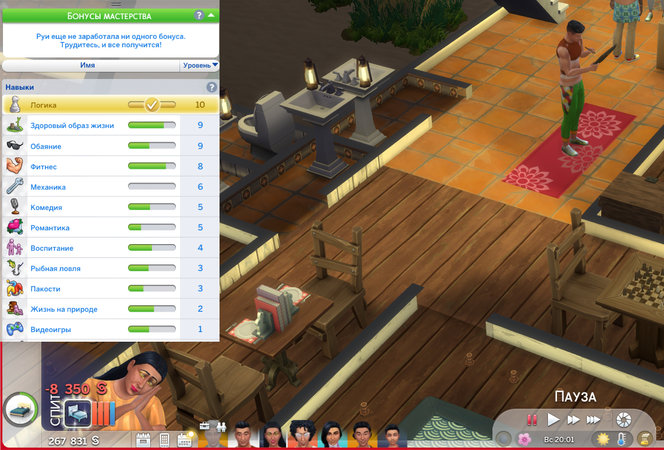
Task: Sort the skills list by Имя
Action: click(88, 64)
